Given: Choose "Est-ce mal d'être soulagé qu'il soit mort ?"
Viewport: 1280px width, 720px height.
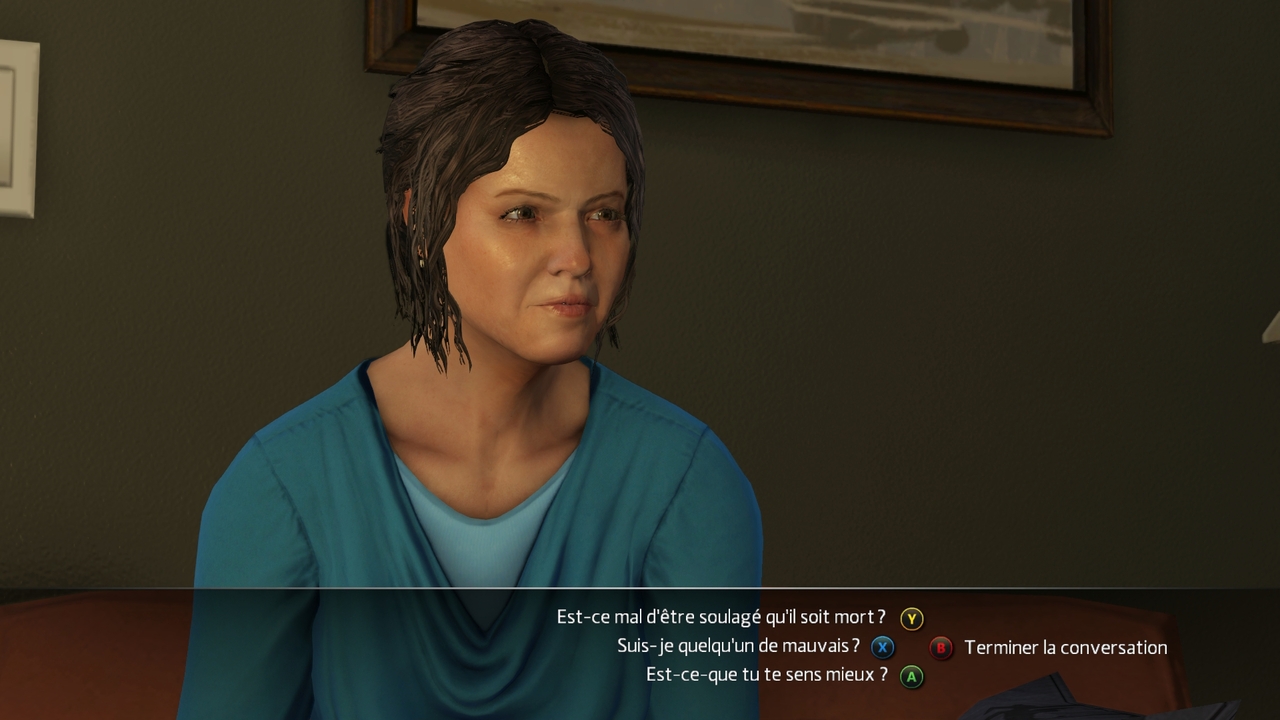Looking at the screenshot, I should point(721,618).
